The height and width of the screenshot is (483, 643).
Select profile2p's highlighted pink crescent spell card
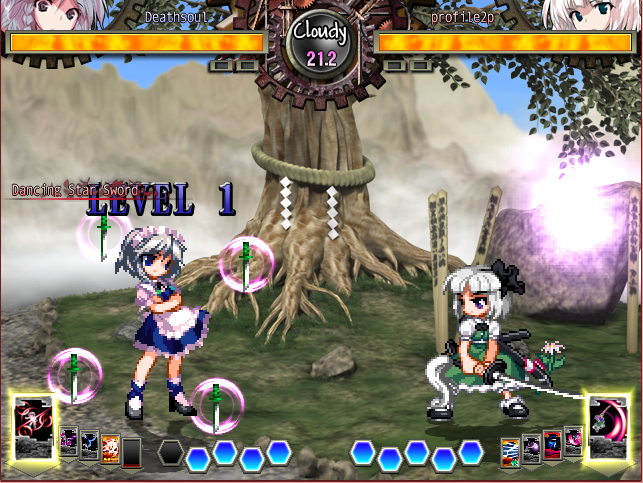point(608,423)
